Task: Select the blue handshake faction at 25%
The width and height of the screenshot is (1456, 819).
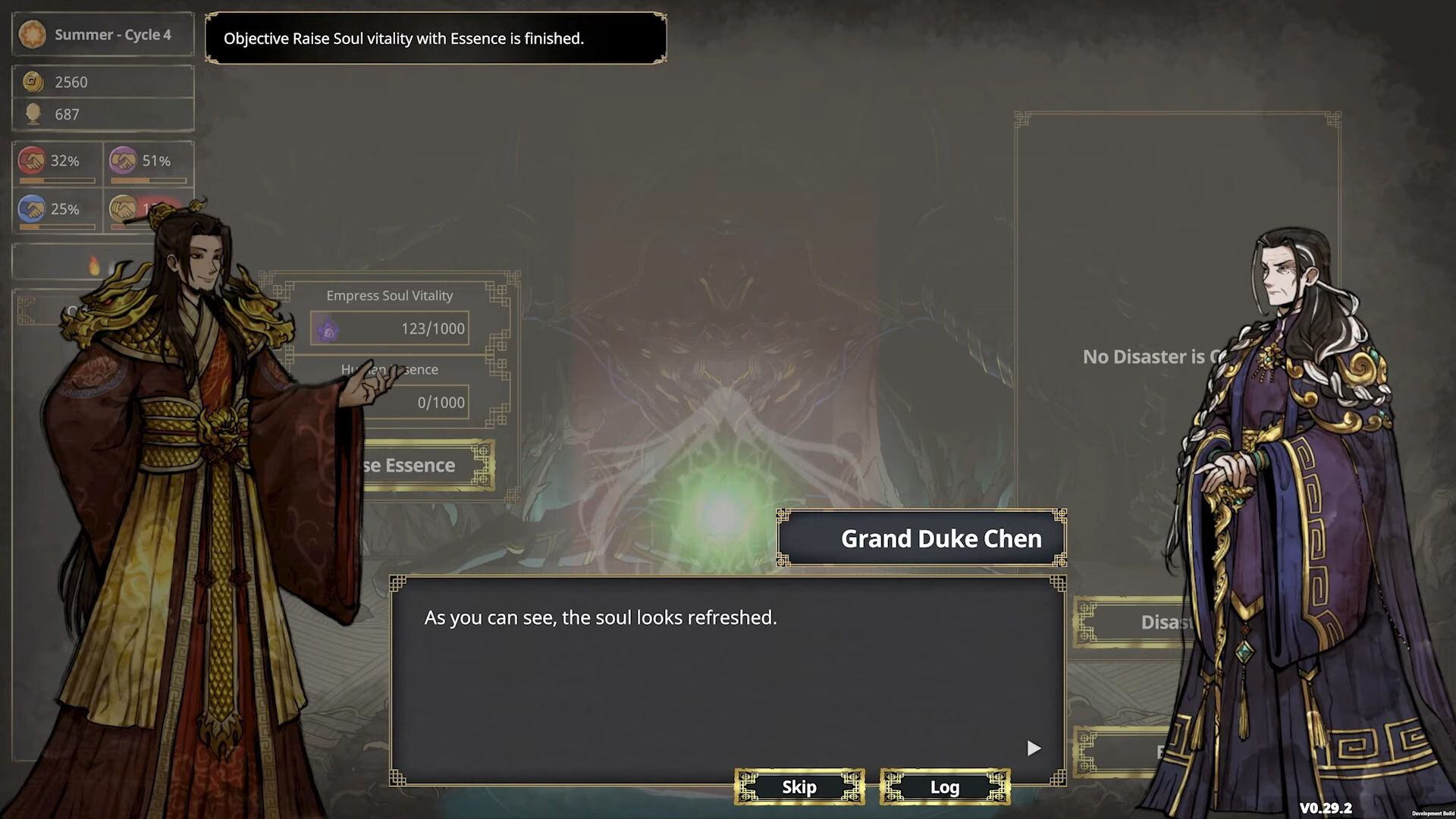Action: pos(57,210)
